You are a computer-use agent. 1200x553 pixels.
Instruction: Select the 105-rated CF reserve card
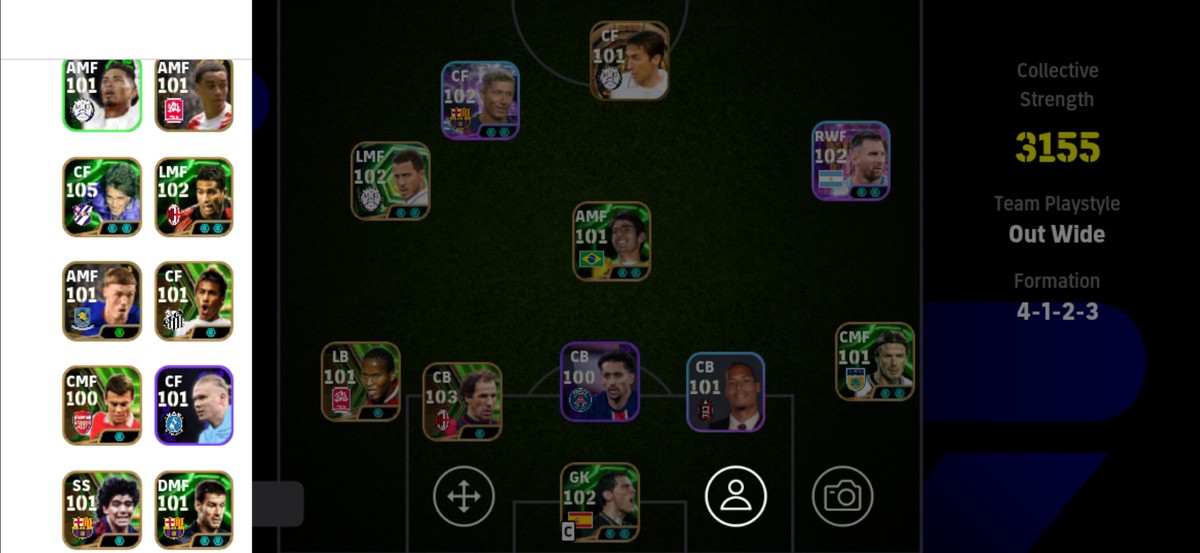coord(102,197)
